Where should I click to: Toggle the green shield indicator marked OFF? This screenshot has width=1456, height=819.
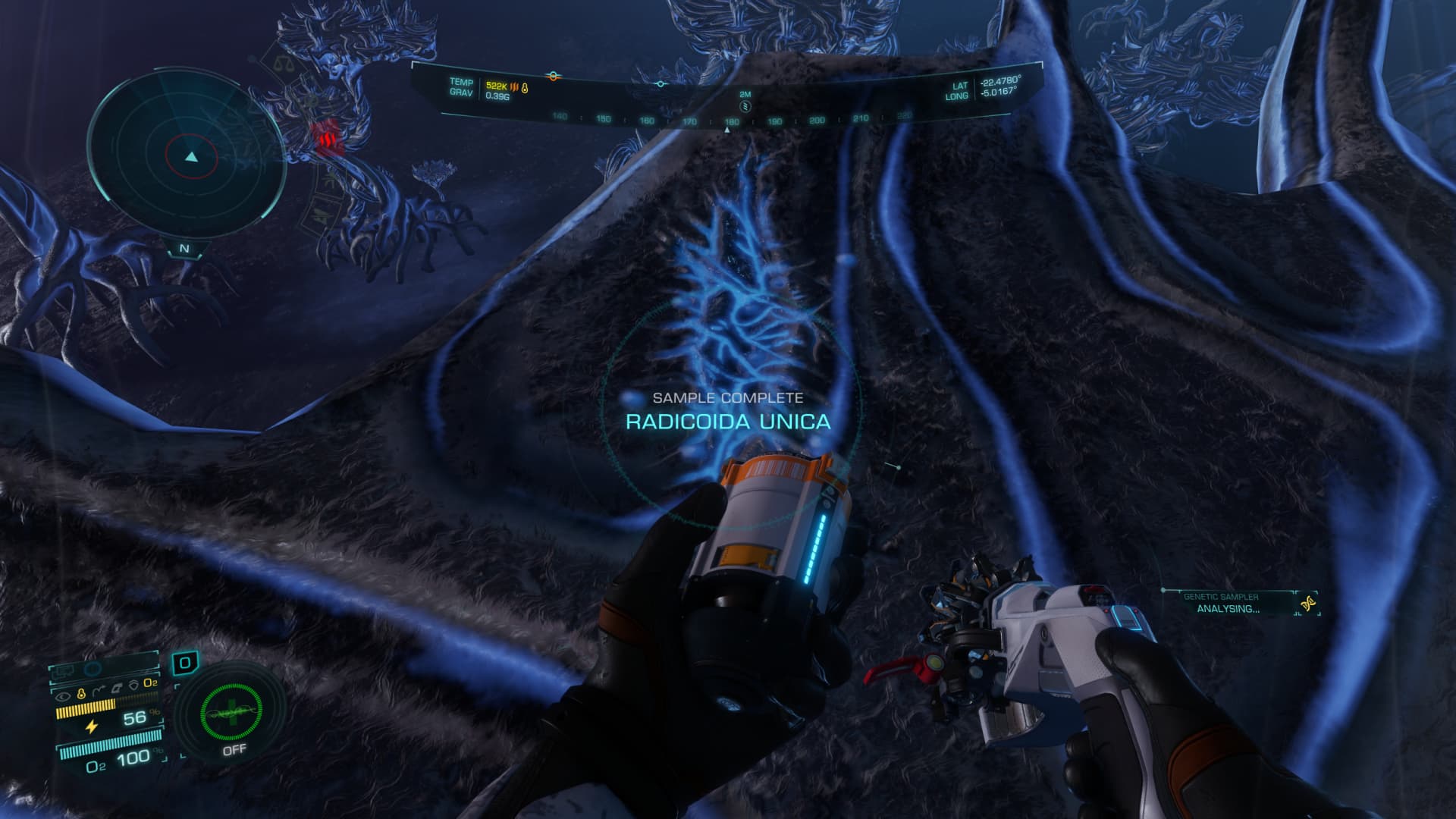[x=231, y=711]
